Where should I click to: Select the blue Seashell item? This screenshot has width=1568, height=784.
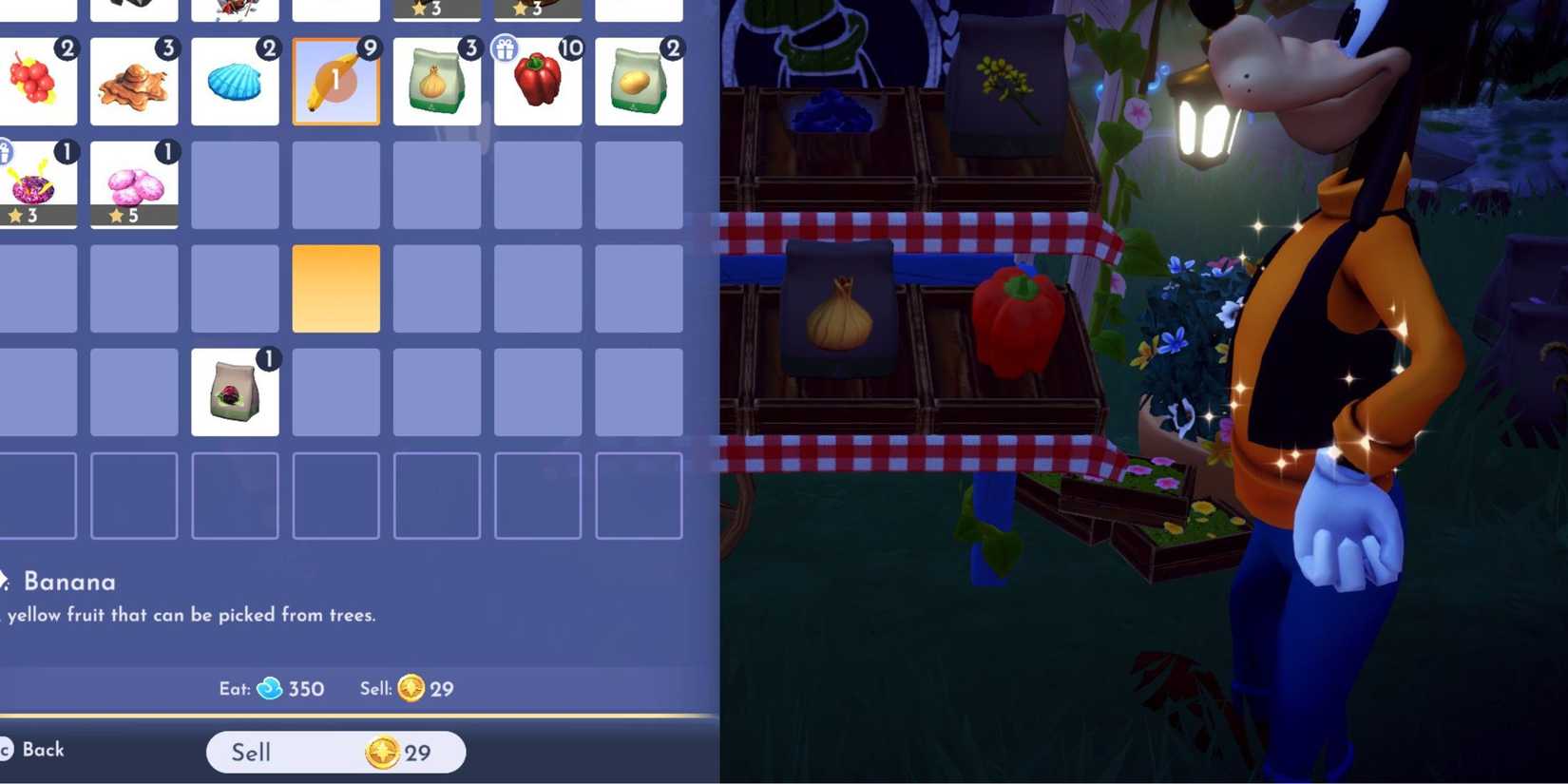(x=235, y=82)
